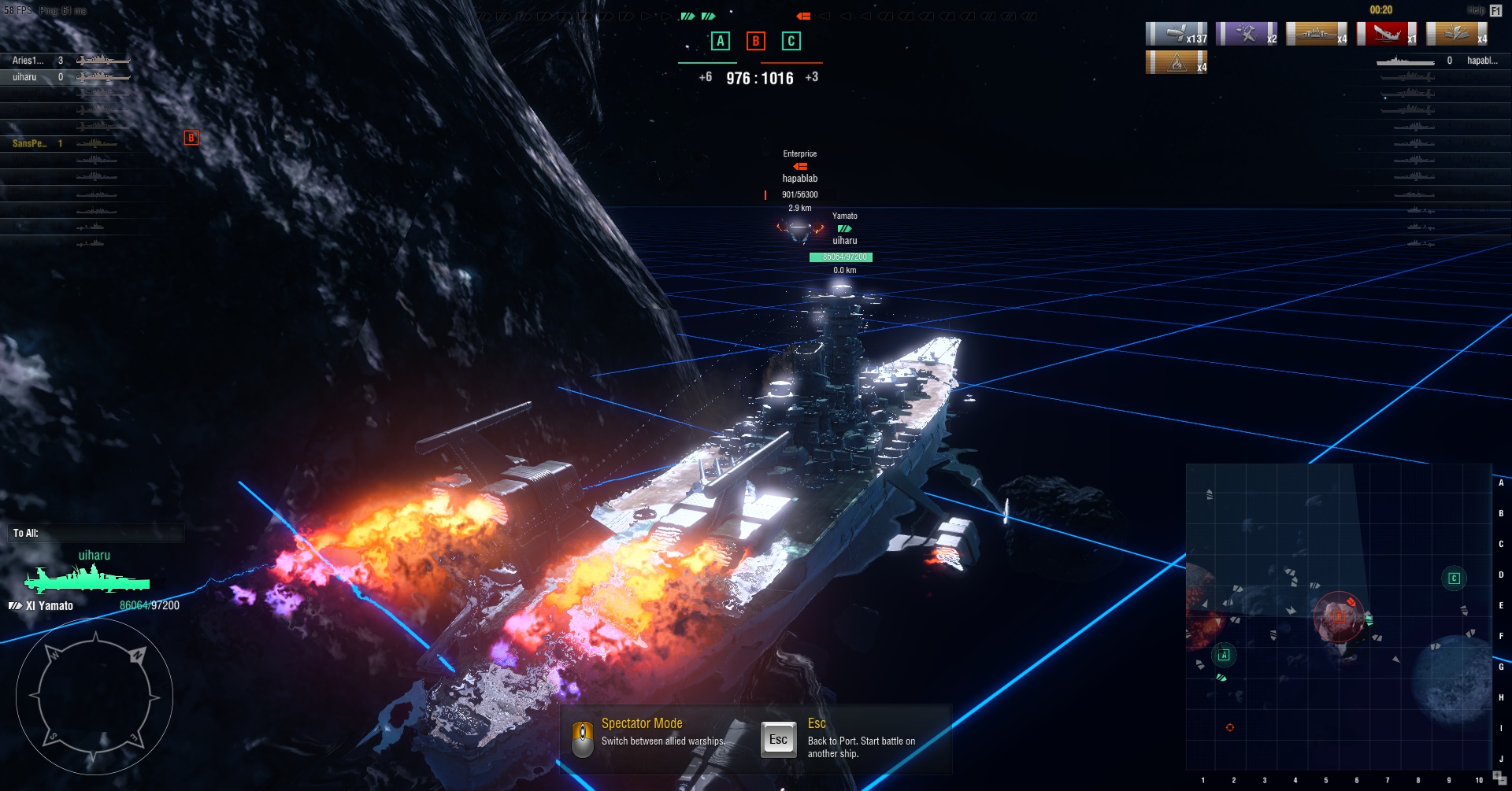Viewport: 1512px width, 791px height.
Task: Click the uiharu Yamato ship silhouette panel
Action: 87,580
